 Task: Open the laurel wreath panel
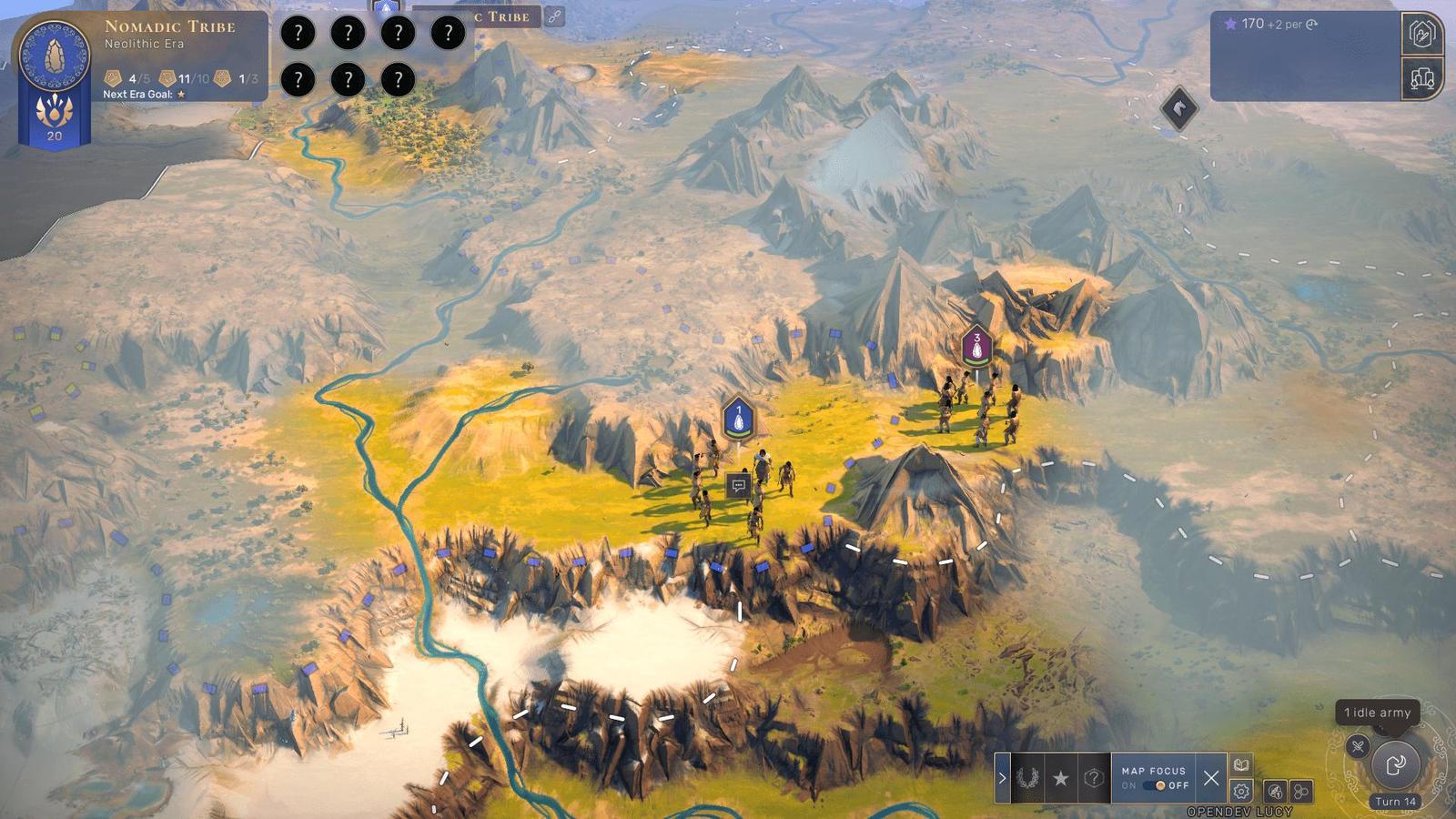(1027, 778)
